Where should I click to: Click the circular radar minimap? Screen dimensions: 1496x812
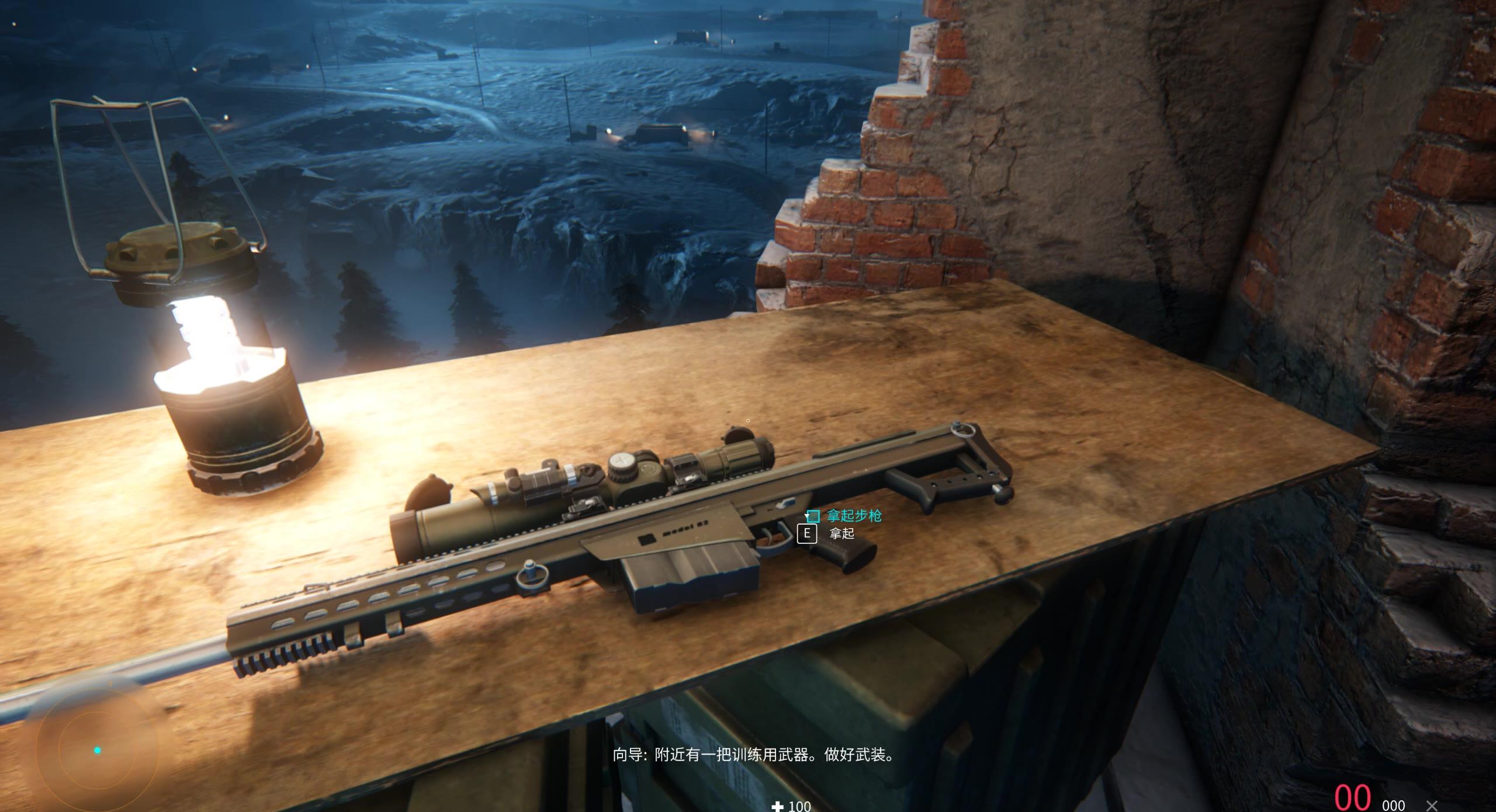[x=97, y=750]
